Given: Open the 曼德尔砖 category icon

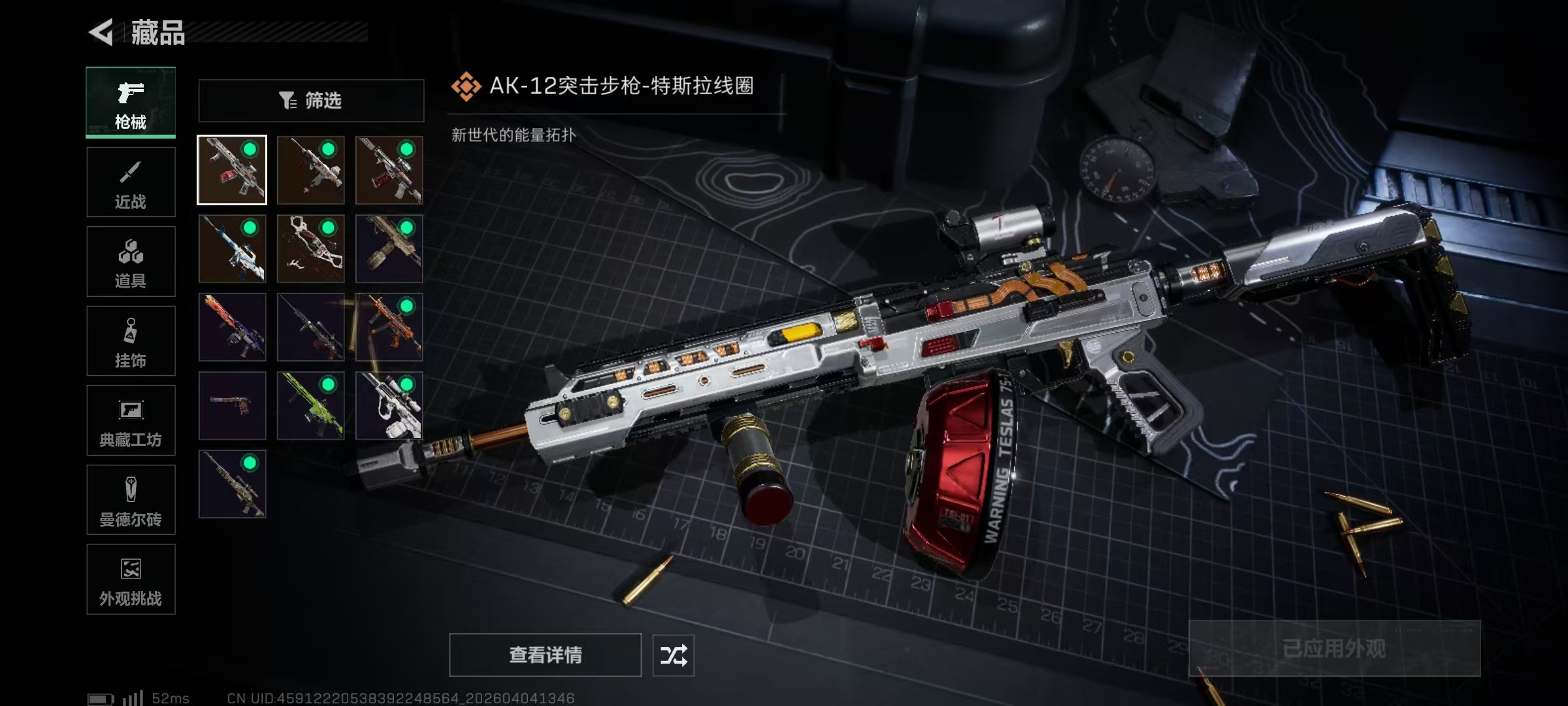Looking at the screenshot, I should tap(130, 489).
